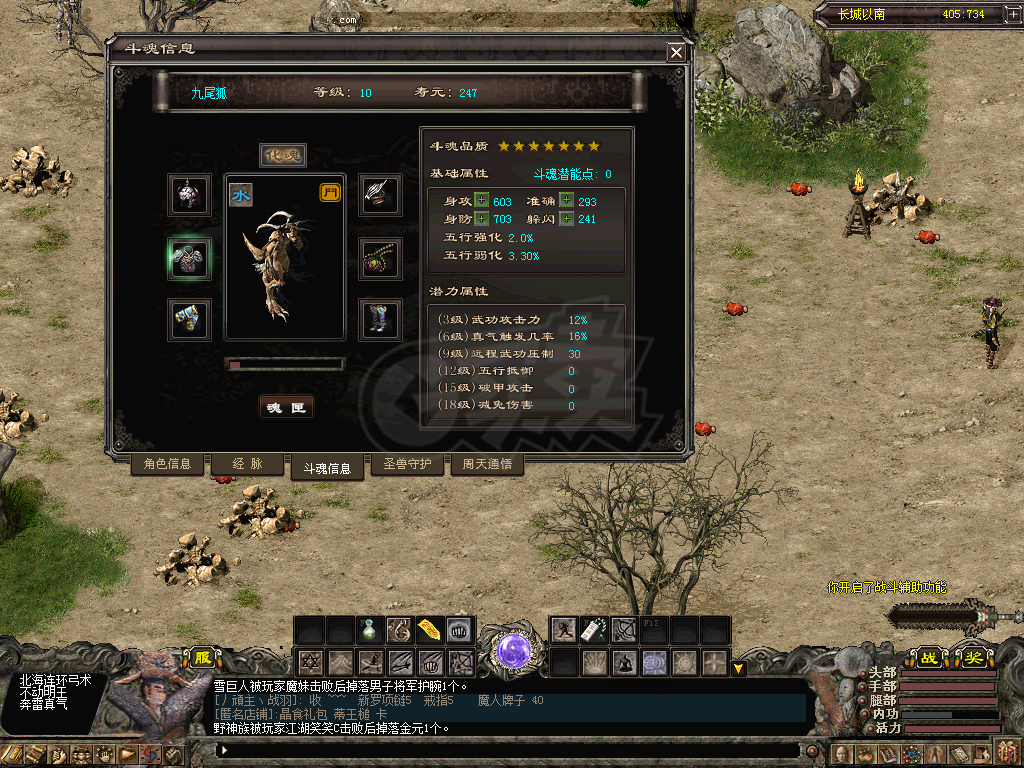Click the 化魂 button
1024x768 pixels.
tap(283, 155)
